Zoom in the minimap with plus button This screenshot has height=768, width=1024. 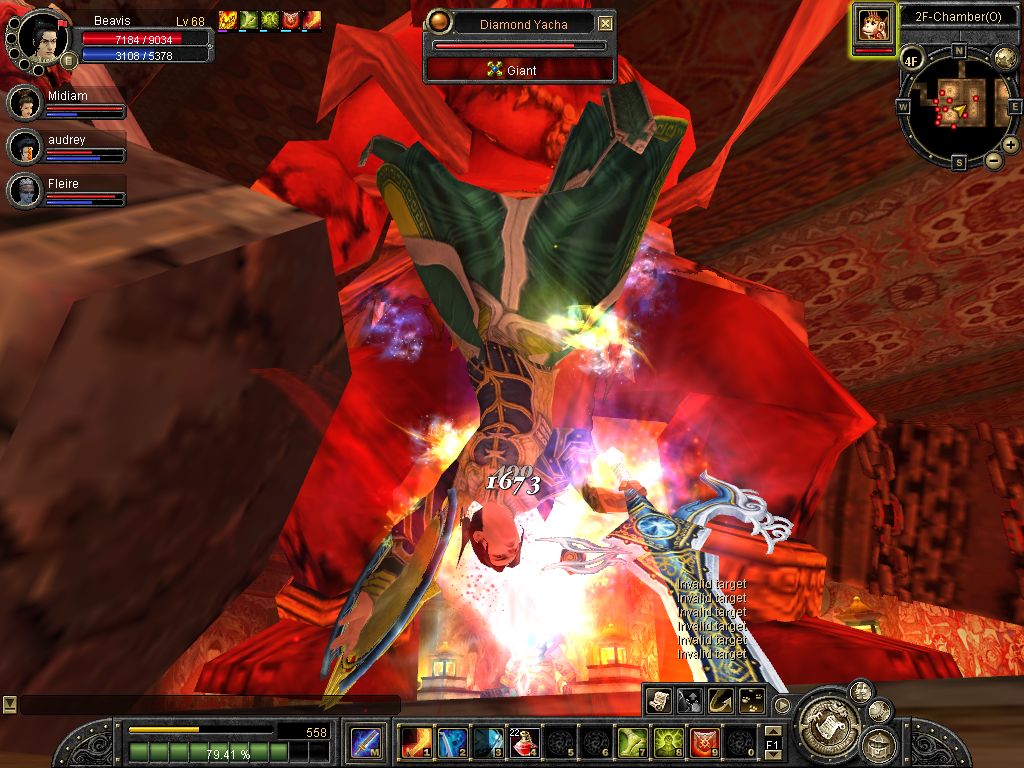(x=1010, y=145)
